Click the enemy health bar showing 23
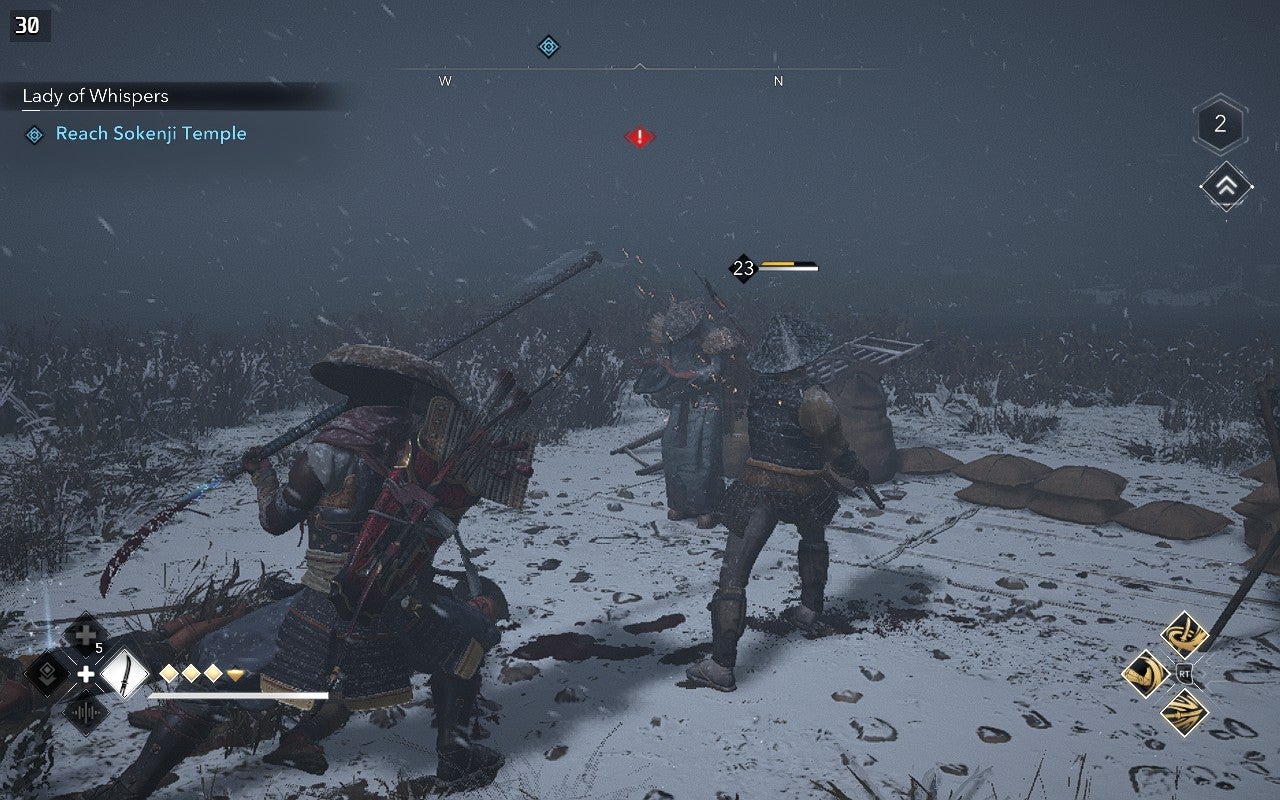 [786, 267]
